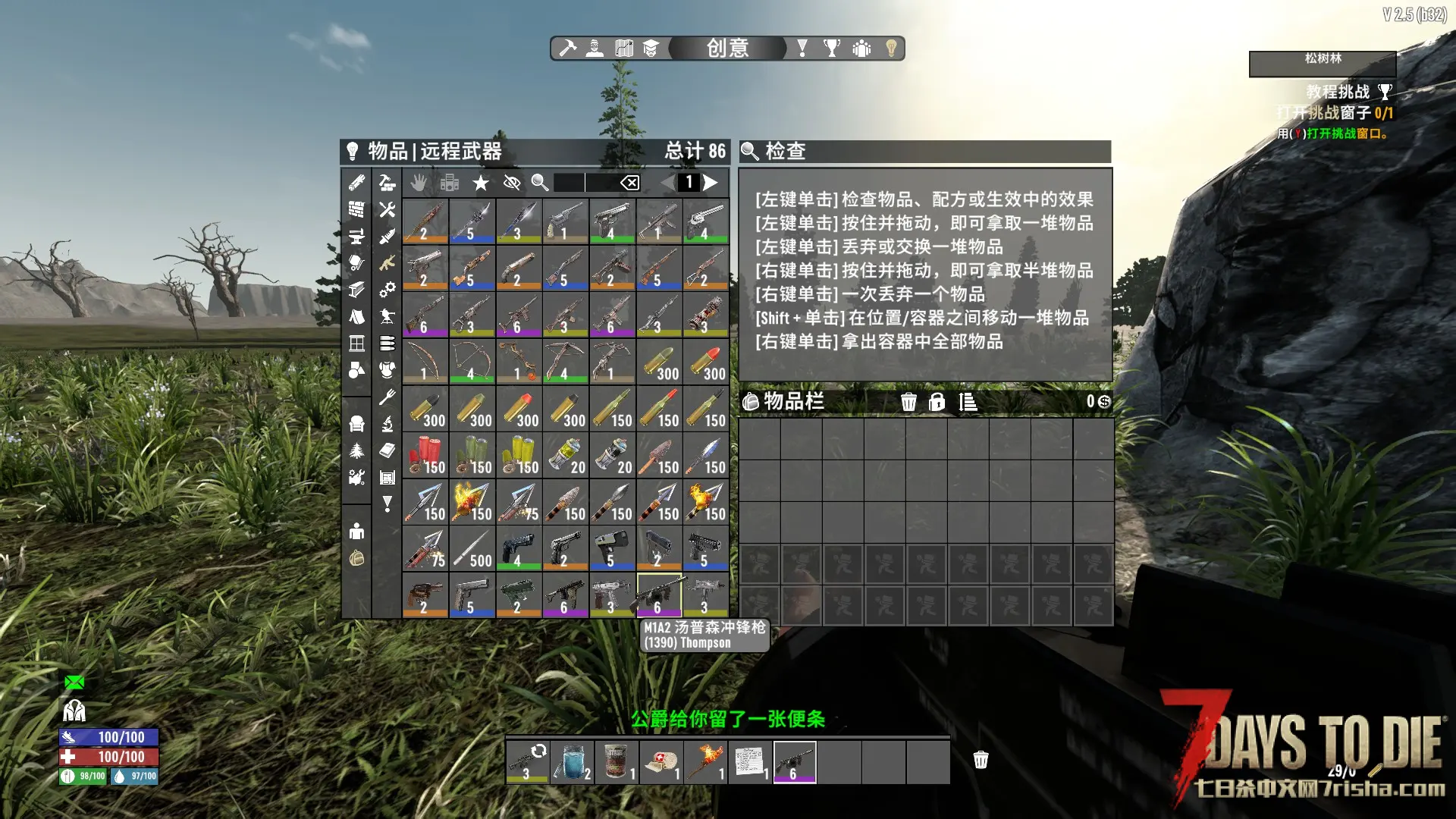Toggle the favorites star filter

point(480,183)
